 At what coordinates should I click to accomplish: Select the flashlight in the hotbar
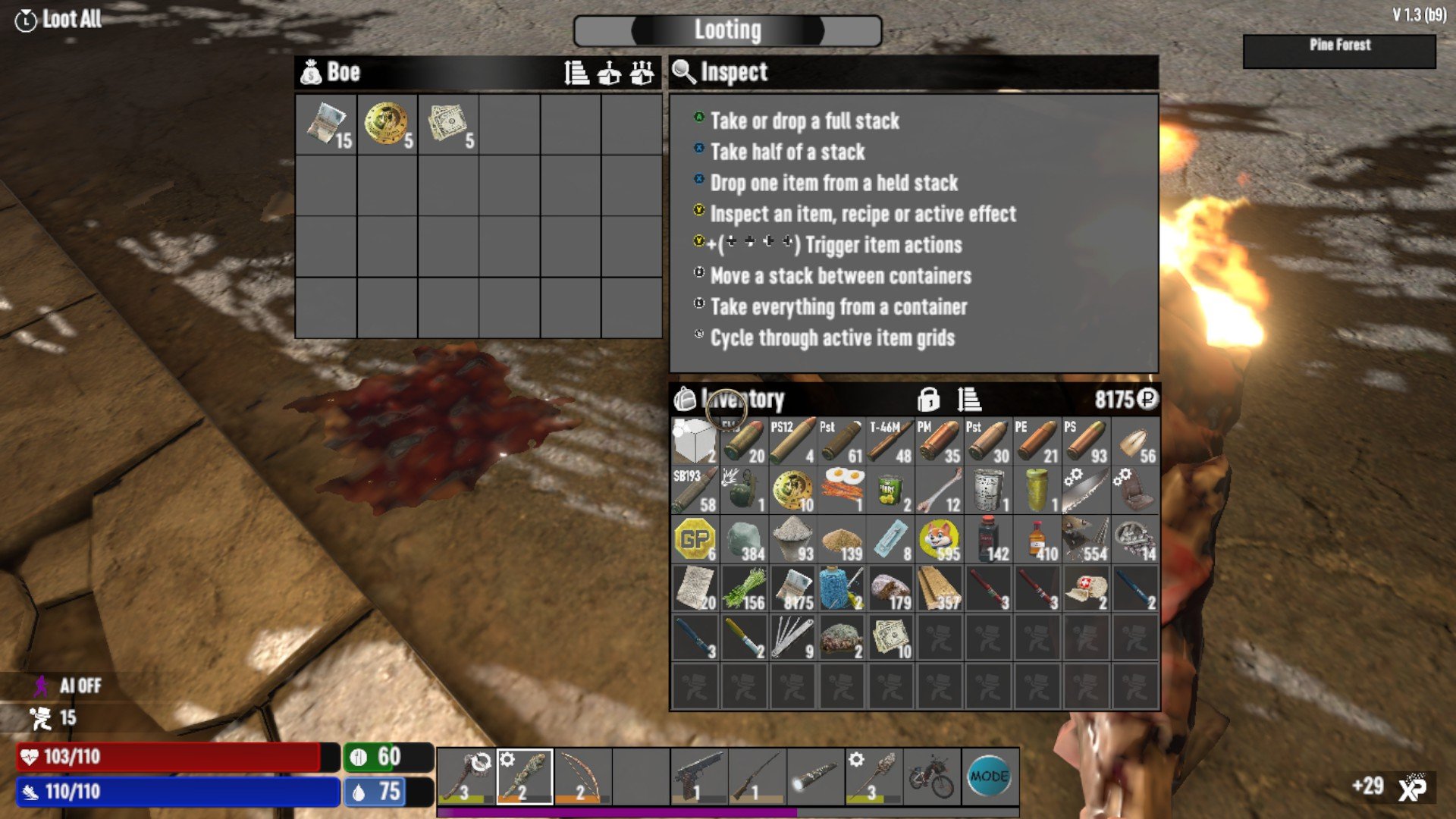[x=815, y=777]
